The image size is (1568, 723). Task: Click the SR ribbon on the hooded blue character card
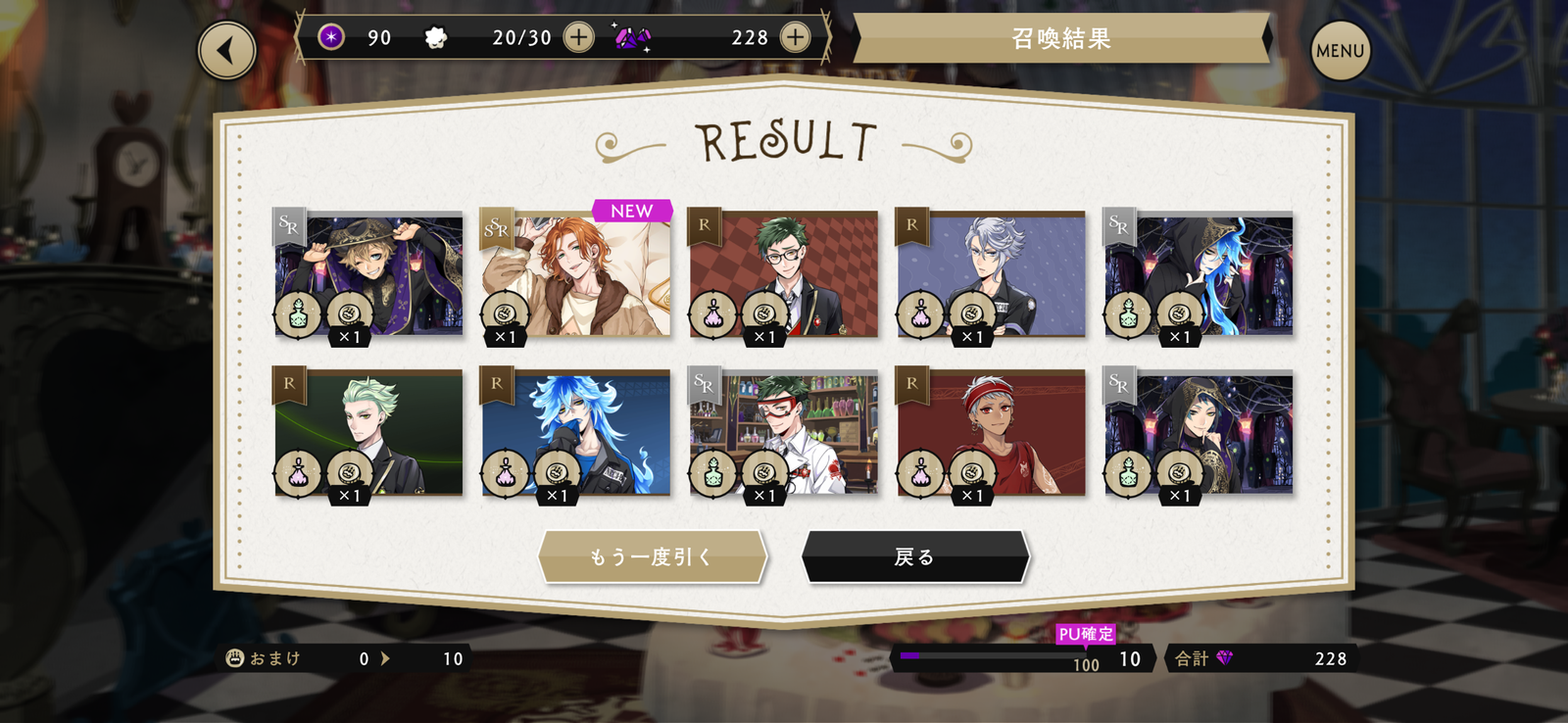tap(1118, 225)
